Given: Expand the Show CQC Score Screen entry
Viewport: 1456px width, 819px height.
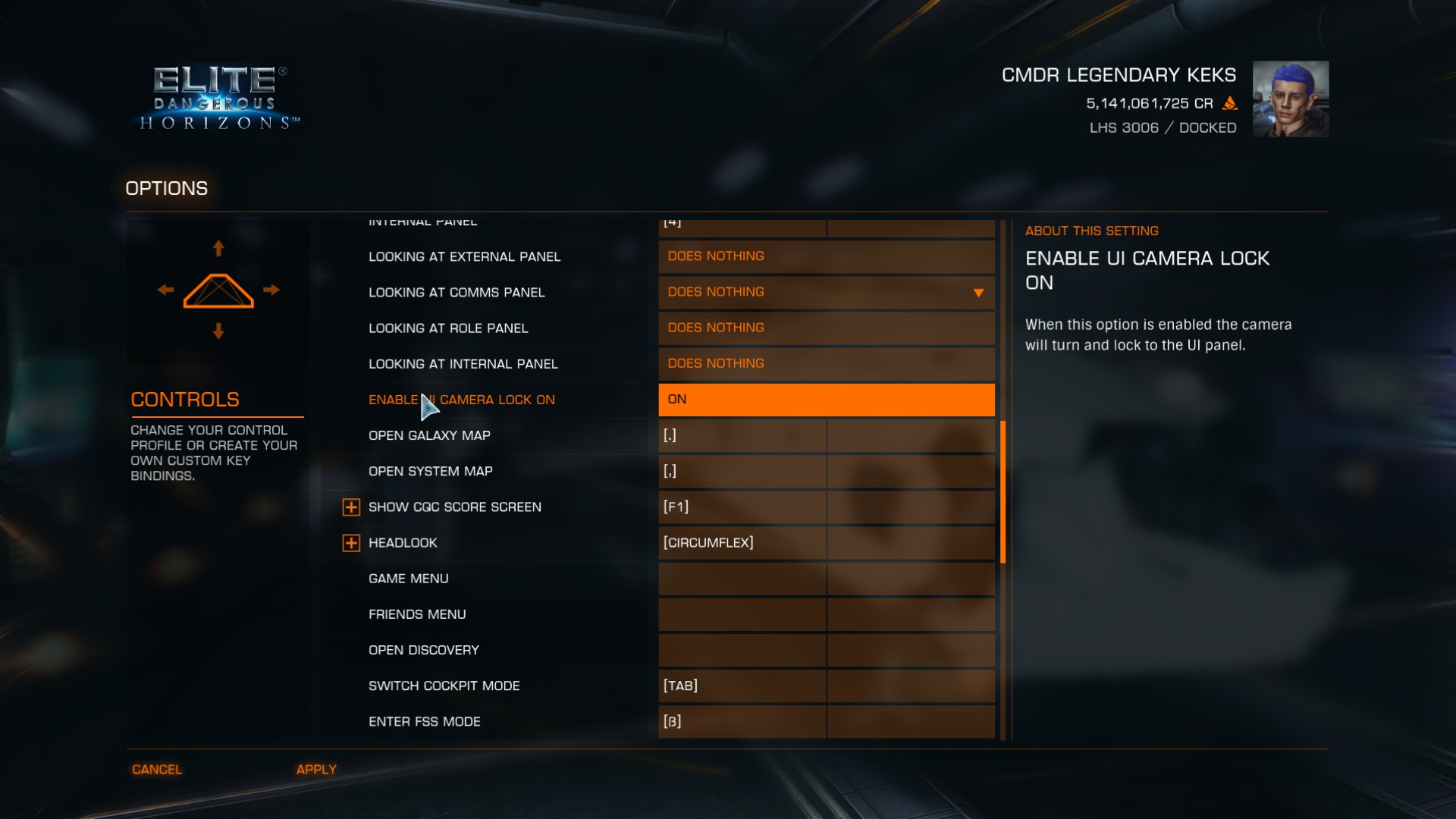Looking at the screenshot, I should pyautogui.click(x=351, y=507).
